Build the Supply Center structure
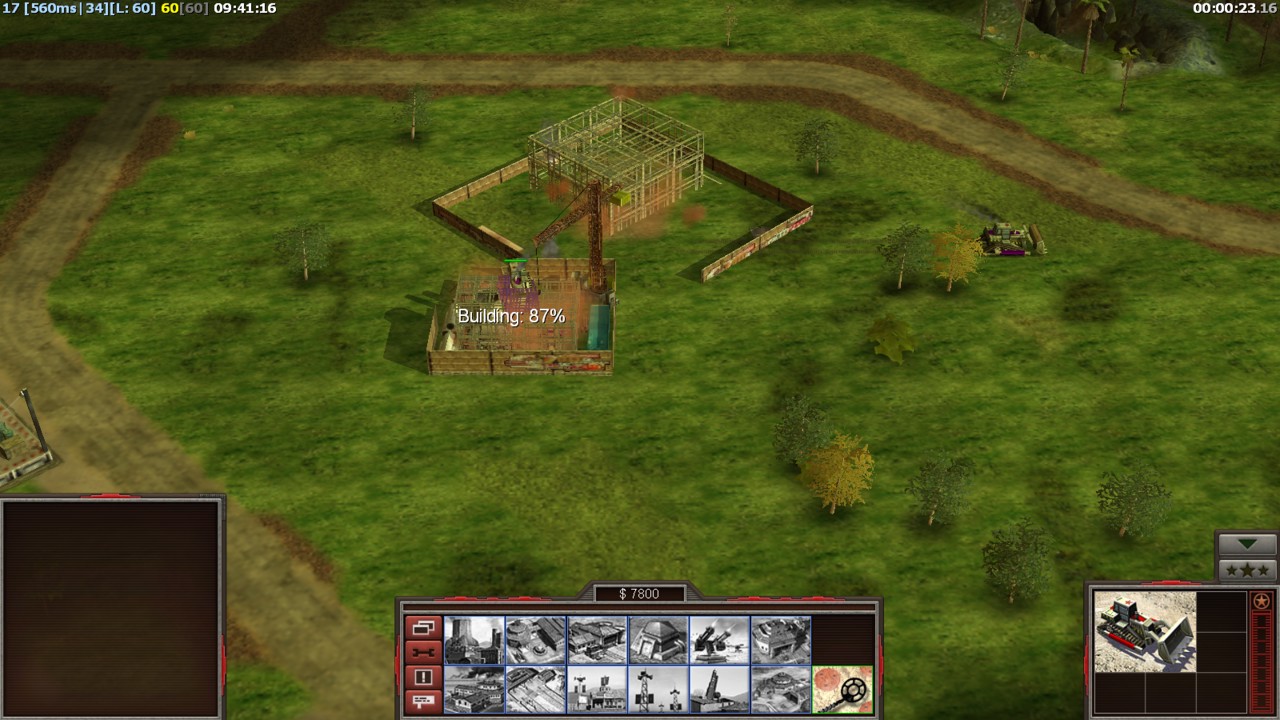 click(597, 640)
